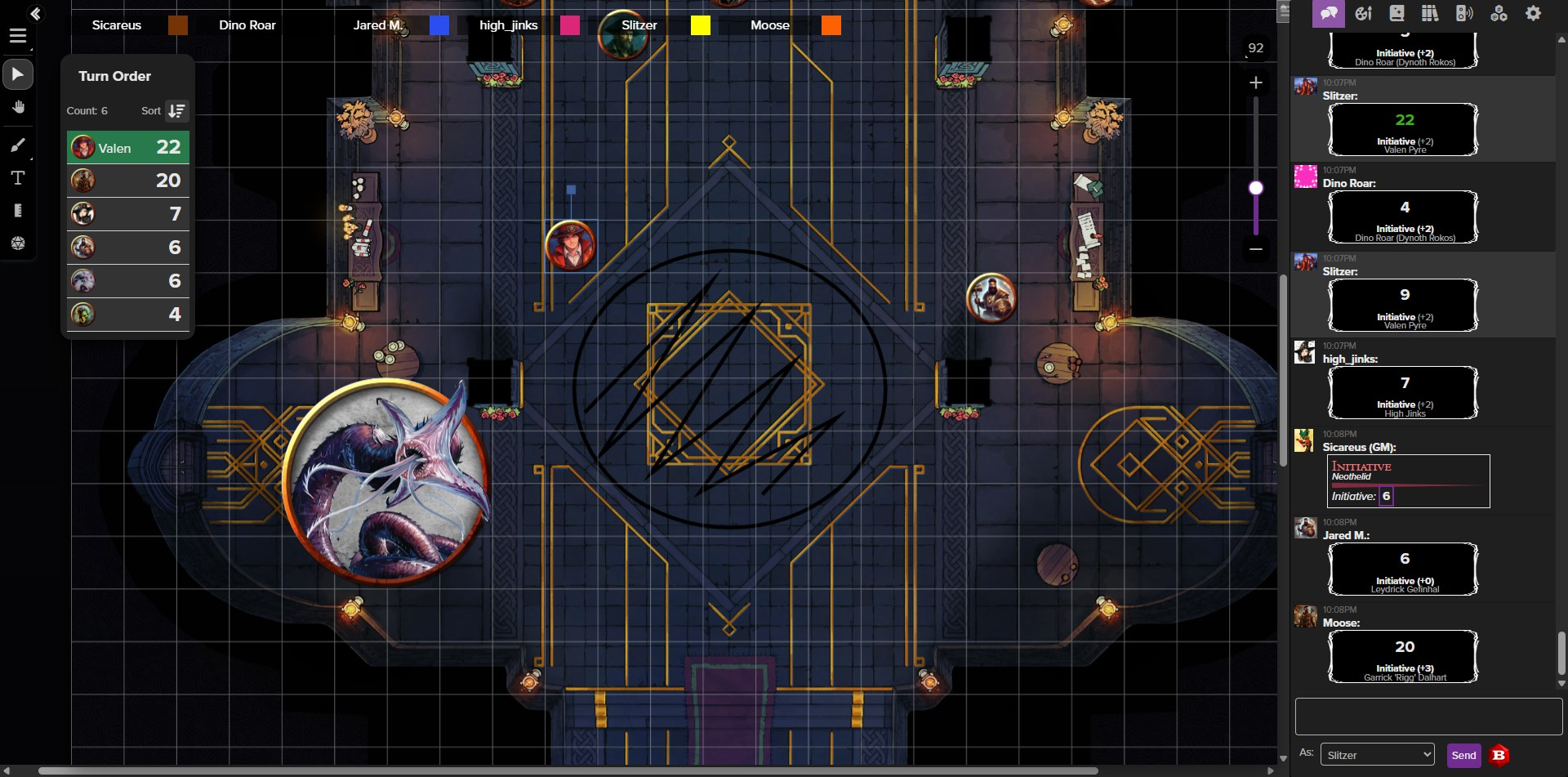The height and width of the screenshot is (777, 1568).
Task: Open the dice rolling tool
Action: point(17,243)
